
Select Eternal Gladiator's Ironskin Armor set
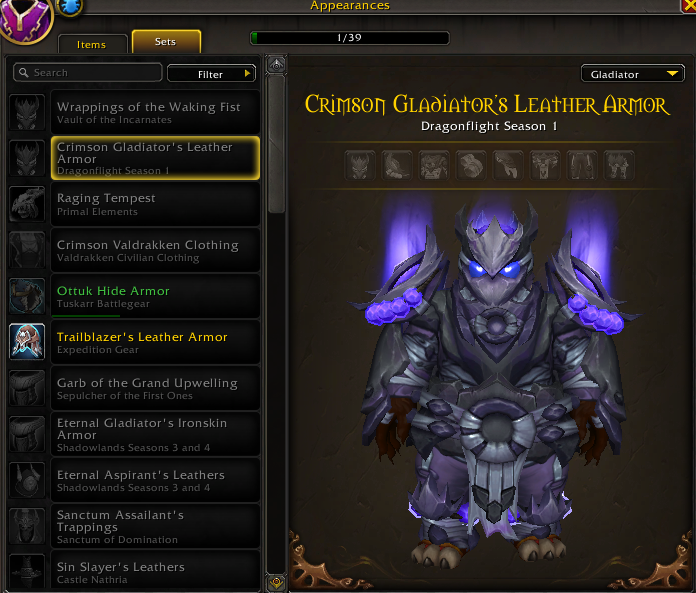click(148, 434)
